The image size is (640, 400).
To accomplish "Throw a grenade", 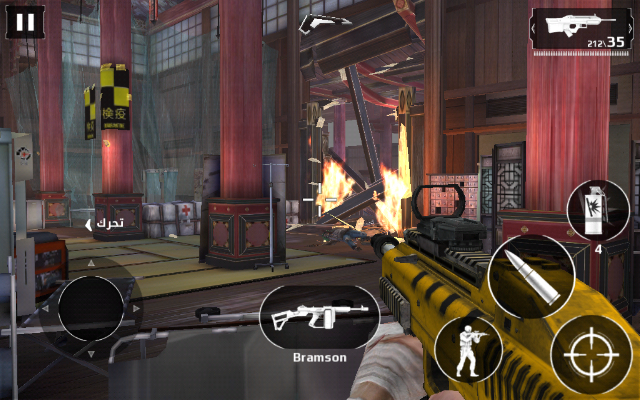I will [x=596, y=209].
